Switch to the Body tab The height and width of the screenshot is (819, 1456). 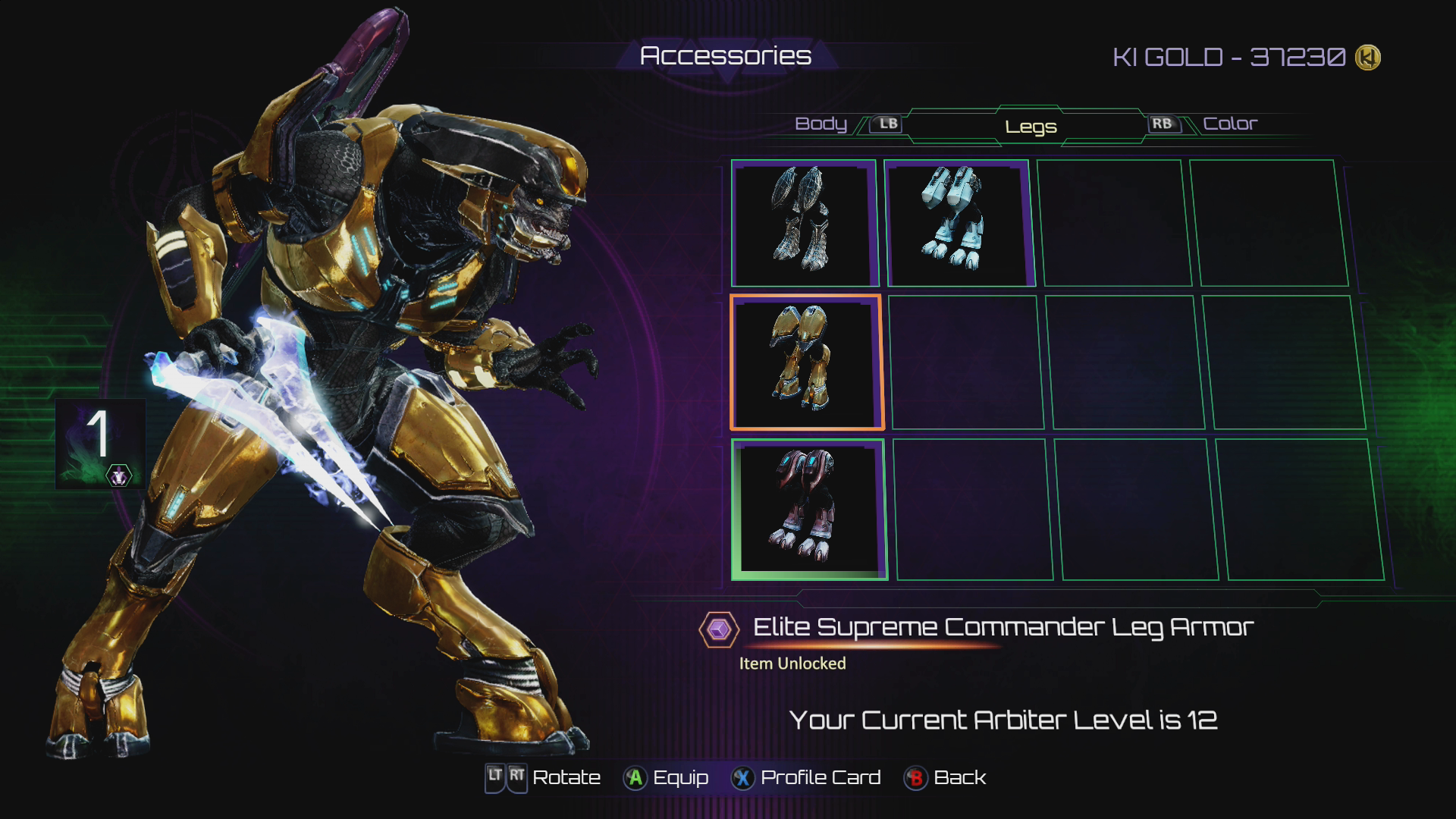[821, 124]
